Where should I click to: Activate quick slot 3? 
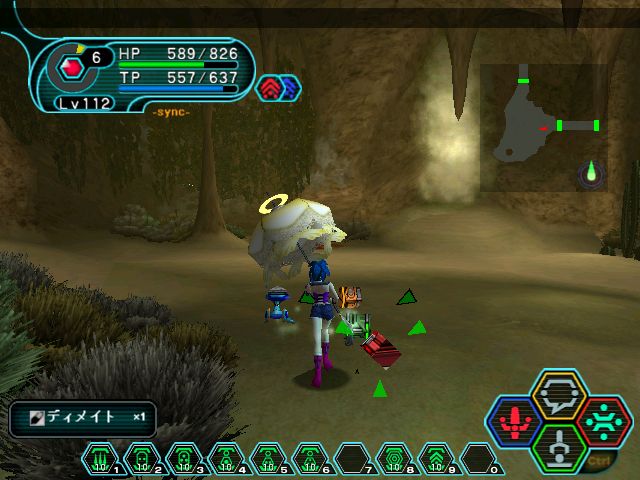click(185, 458)
